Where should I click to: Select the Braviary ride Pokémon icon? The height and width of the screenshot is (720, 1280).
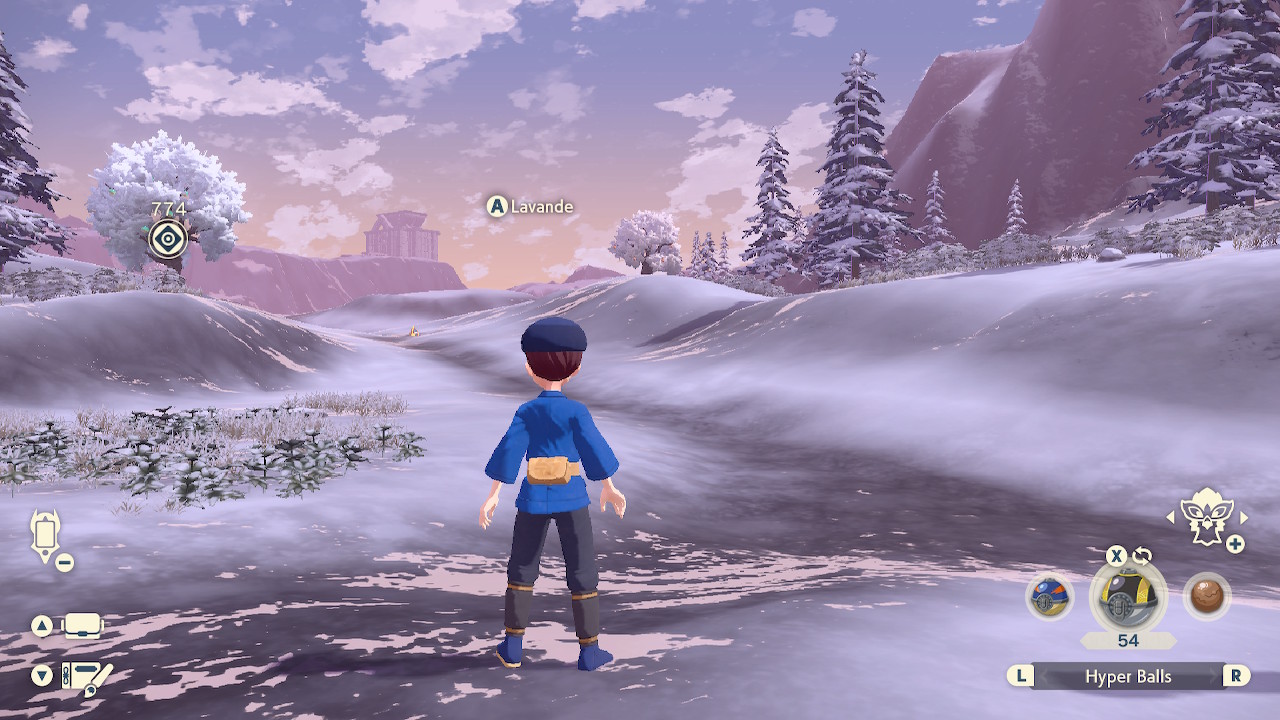pyautogui.click(x=1207, y=516)
